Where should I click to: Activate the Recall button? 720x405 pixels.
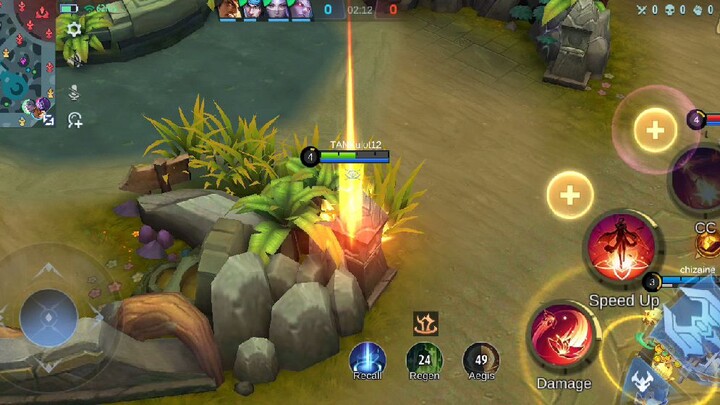pos(367,359)
